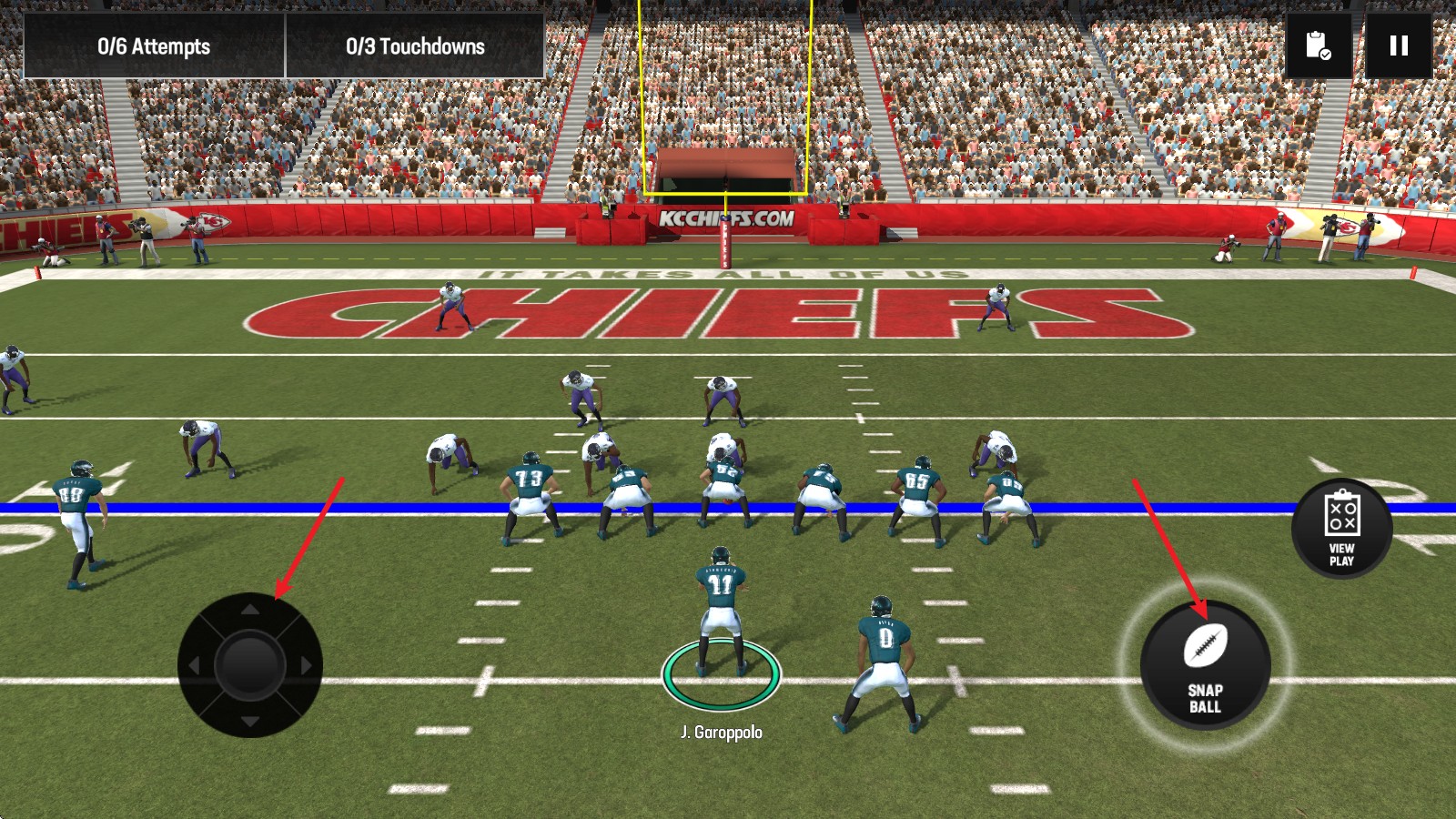Pause the game

pos(1399,45)
